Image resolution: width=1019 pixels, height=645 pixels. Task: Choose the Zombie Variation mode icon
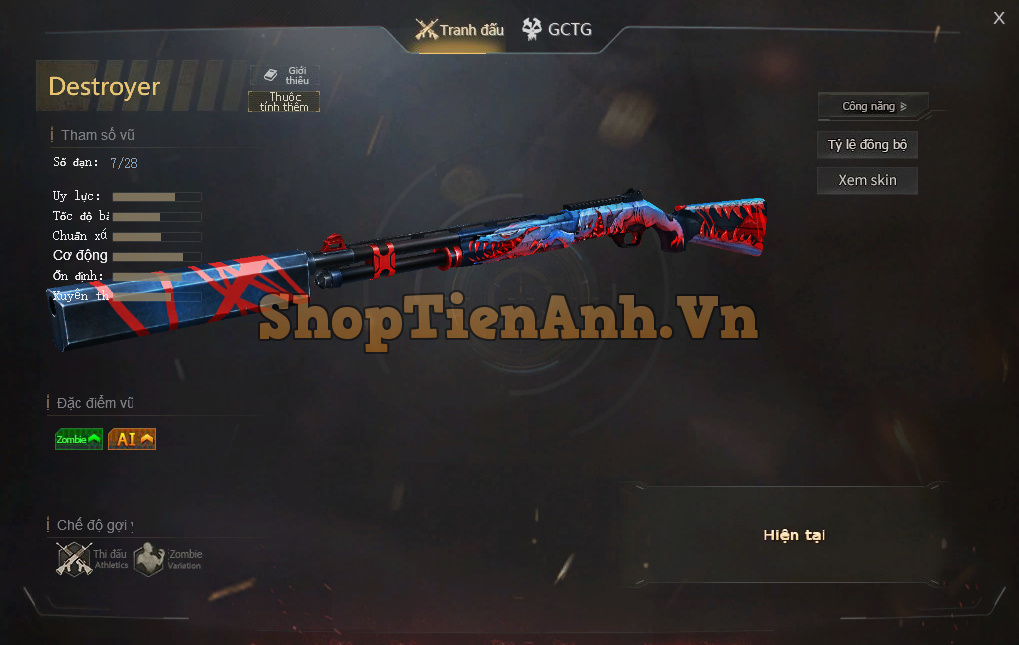(168, 559)
